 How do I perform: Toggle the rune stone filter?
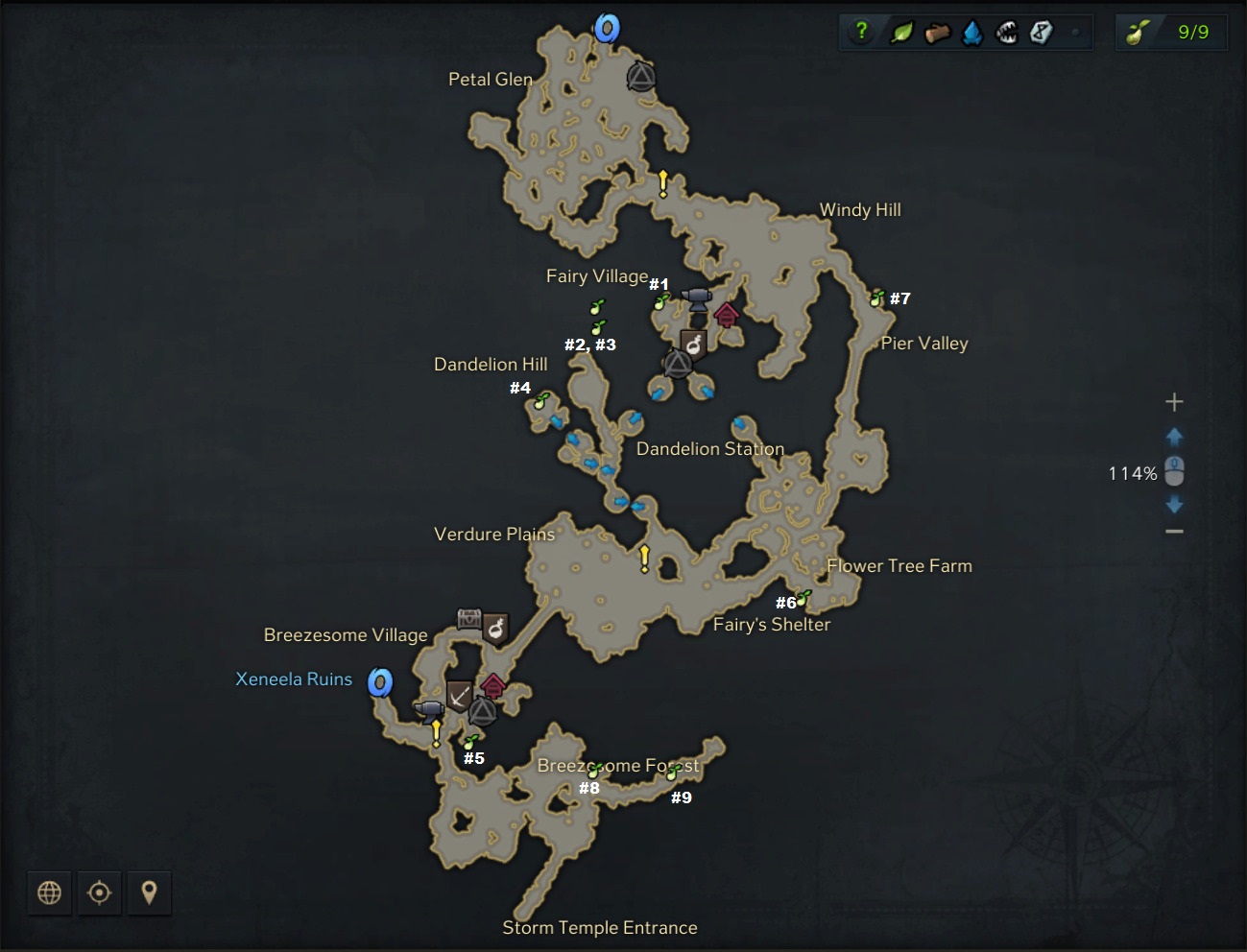(x=1042, y=33)
